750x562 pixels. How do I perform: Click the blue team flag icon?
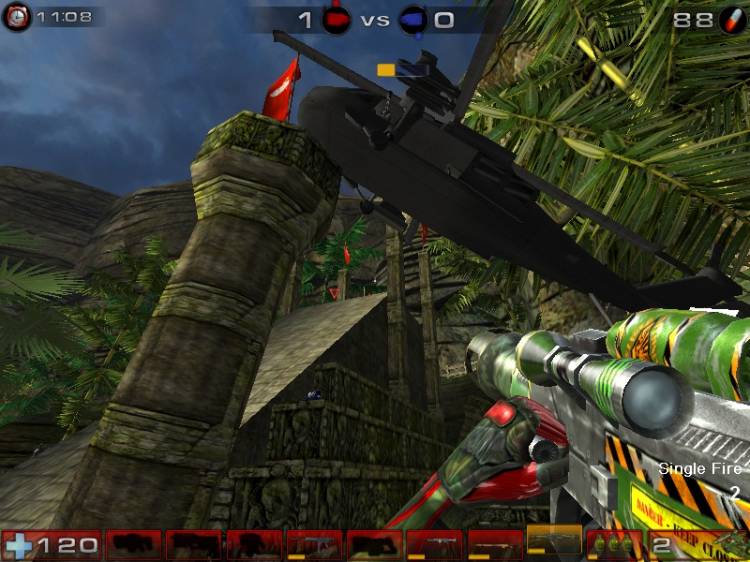(x=412, y=19)
